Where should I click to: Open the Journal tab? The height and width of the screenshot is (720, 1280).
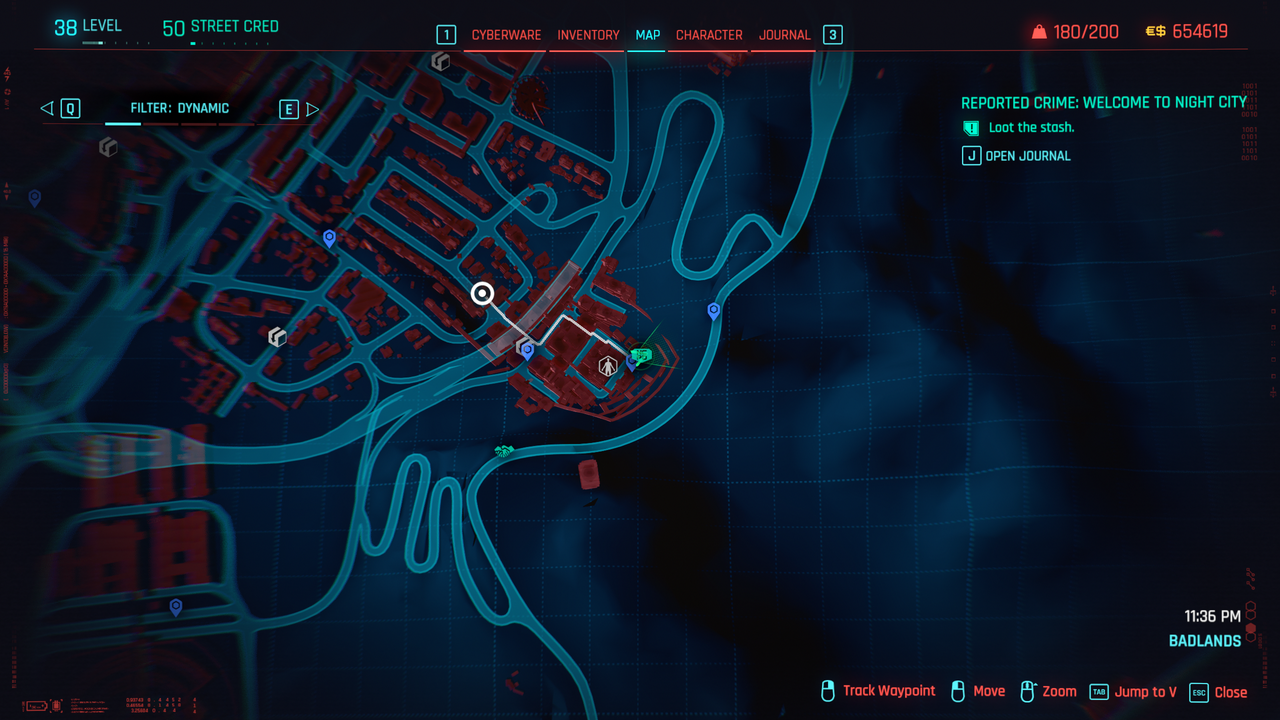[x=784, y=35]
